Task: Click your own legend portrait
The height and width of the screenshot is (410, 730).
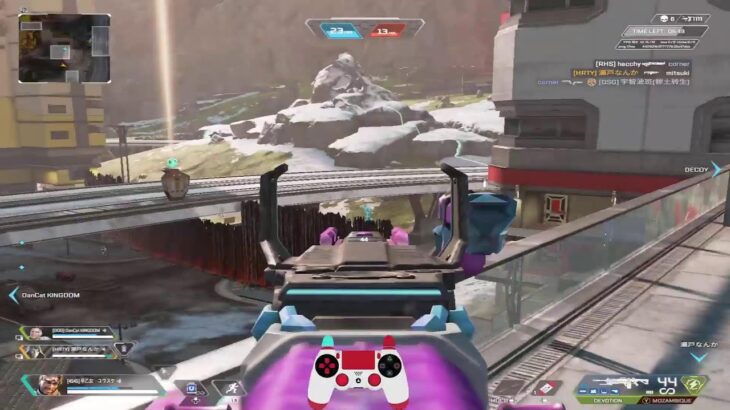Action: (x=48, y=384)
